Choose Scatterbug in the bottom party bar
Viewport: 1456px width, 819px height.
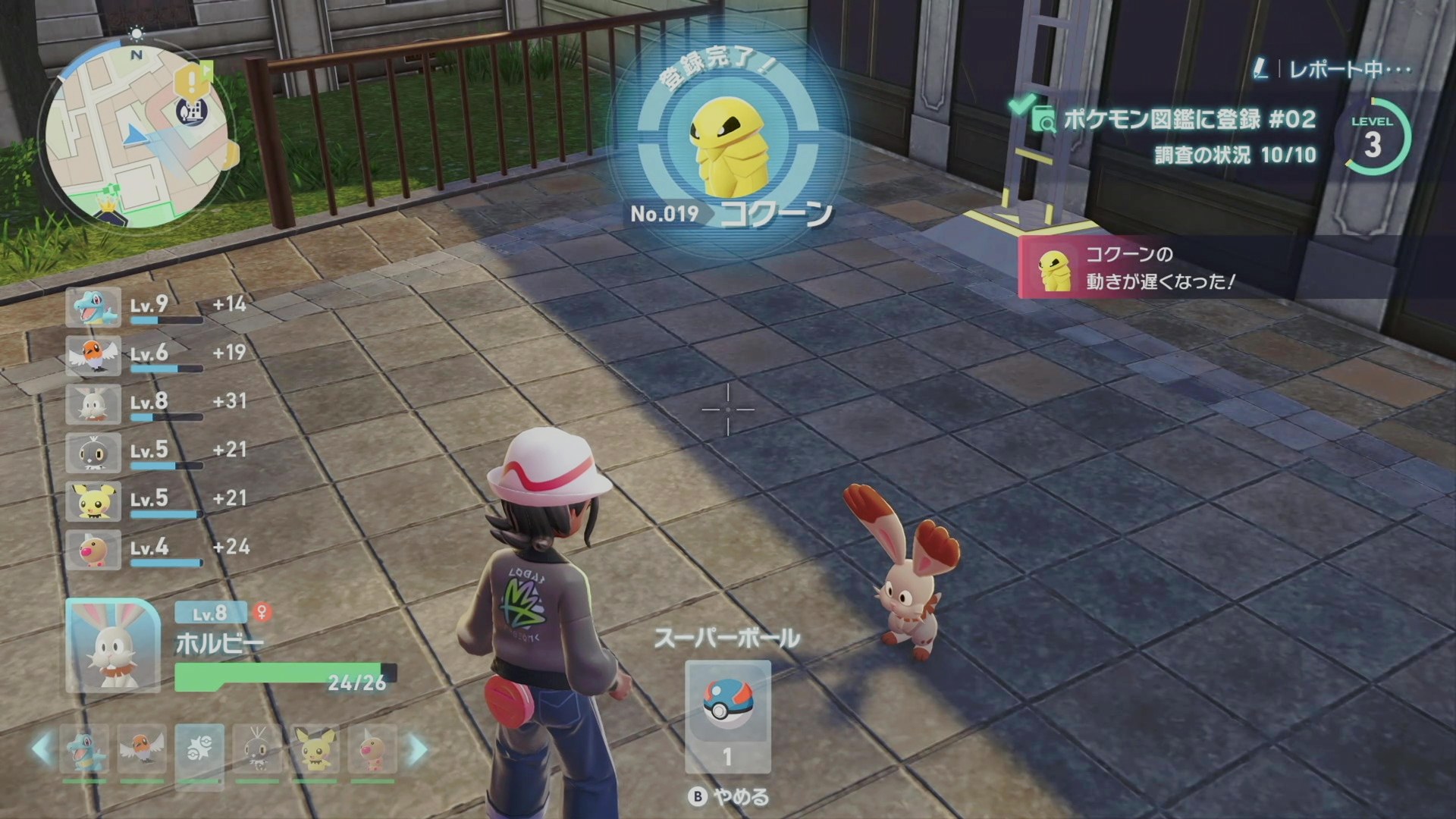pyautogui.click(x=257, y=749)
